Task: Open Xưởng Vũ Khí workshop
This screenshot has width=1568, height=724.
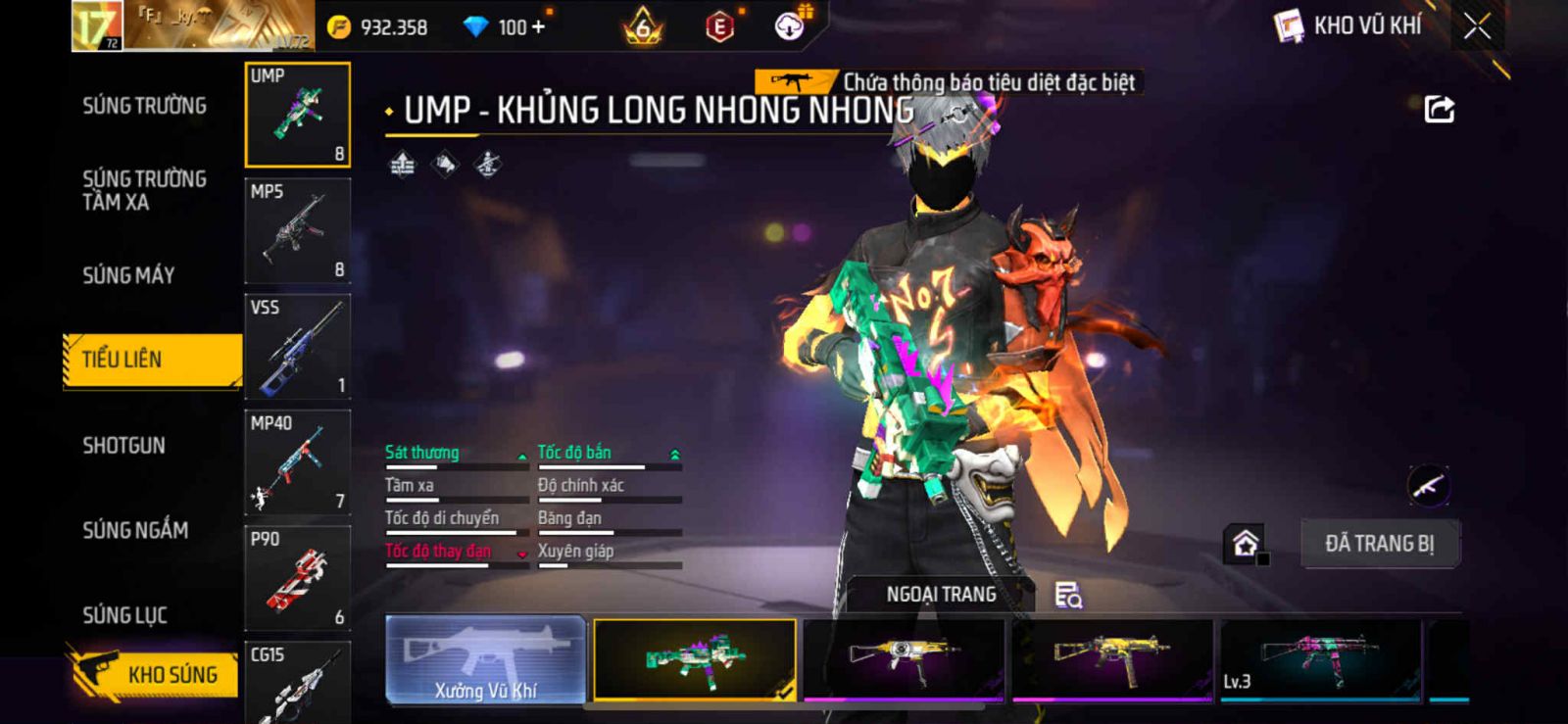Action: coord(486,659)
